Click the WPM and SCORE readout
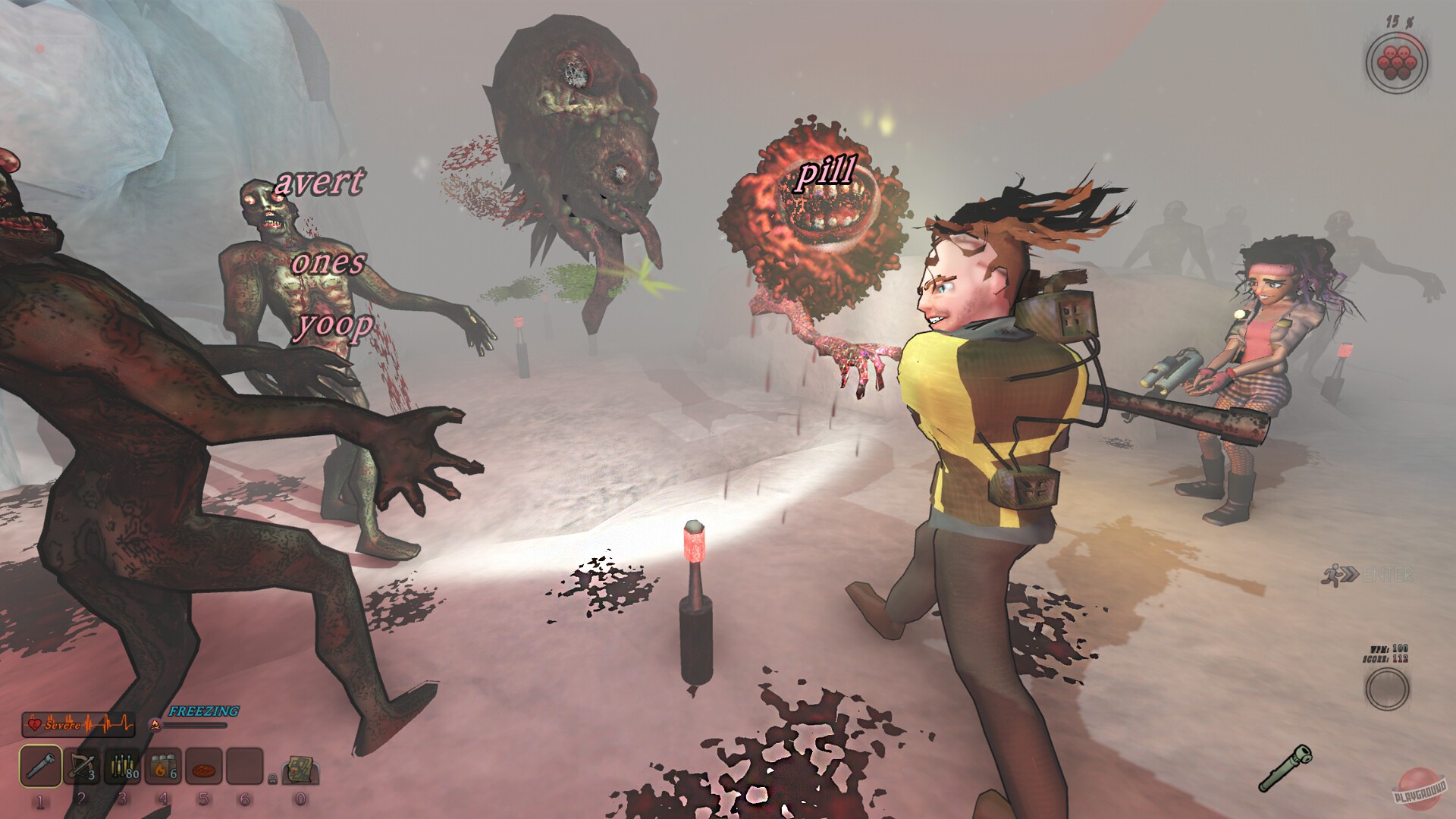Viewport: 1456px width, 819px height. click(1387, 653)
